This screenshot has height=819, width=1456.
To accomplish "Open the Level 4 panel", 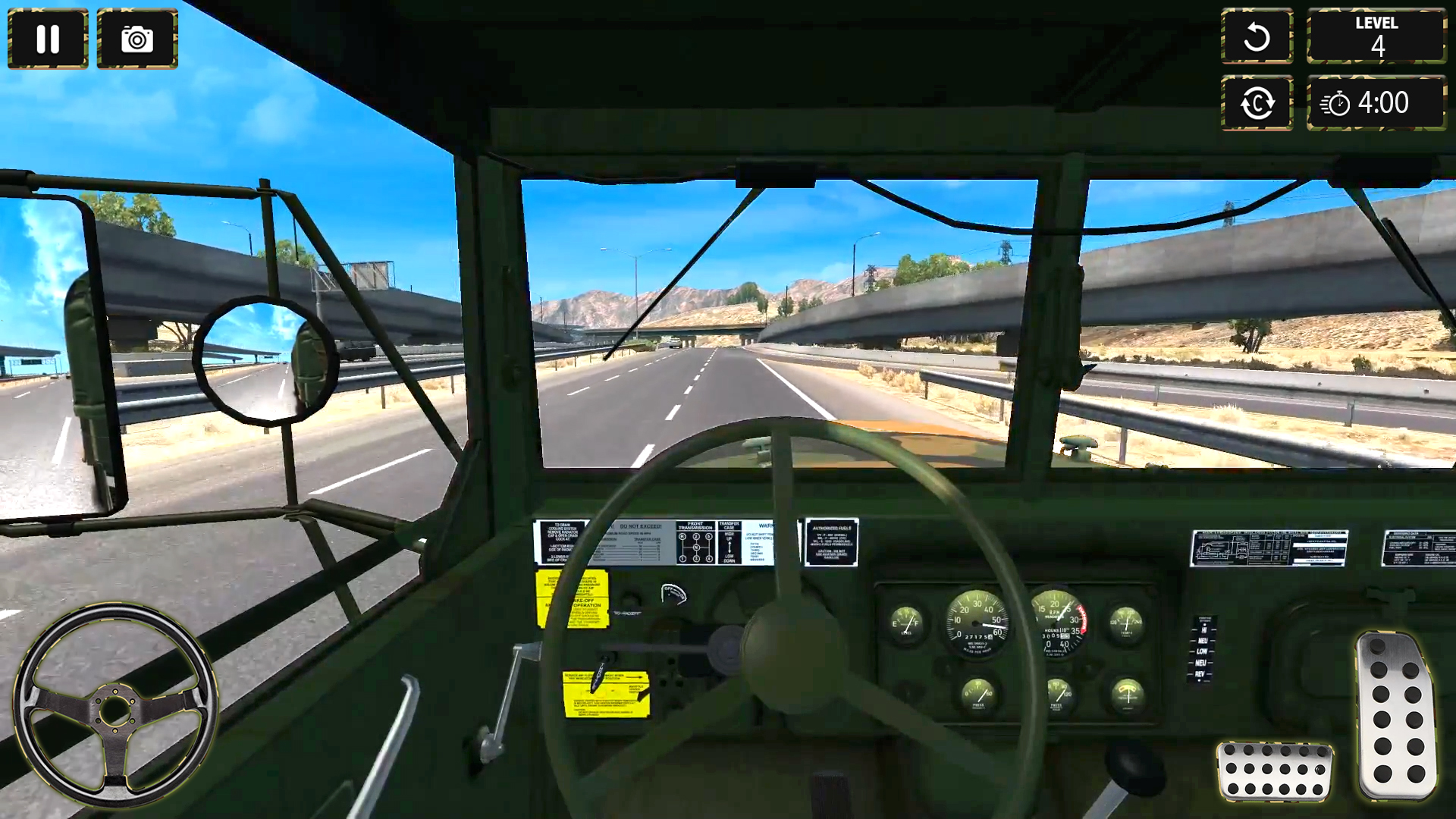I will pyautogui.click(x=1376, y=36).
